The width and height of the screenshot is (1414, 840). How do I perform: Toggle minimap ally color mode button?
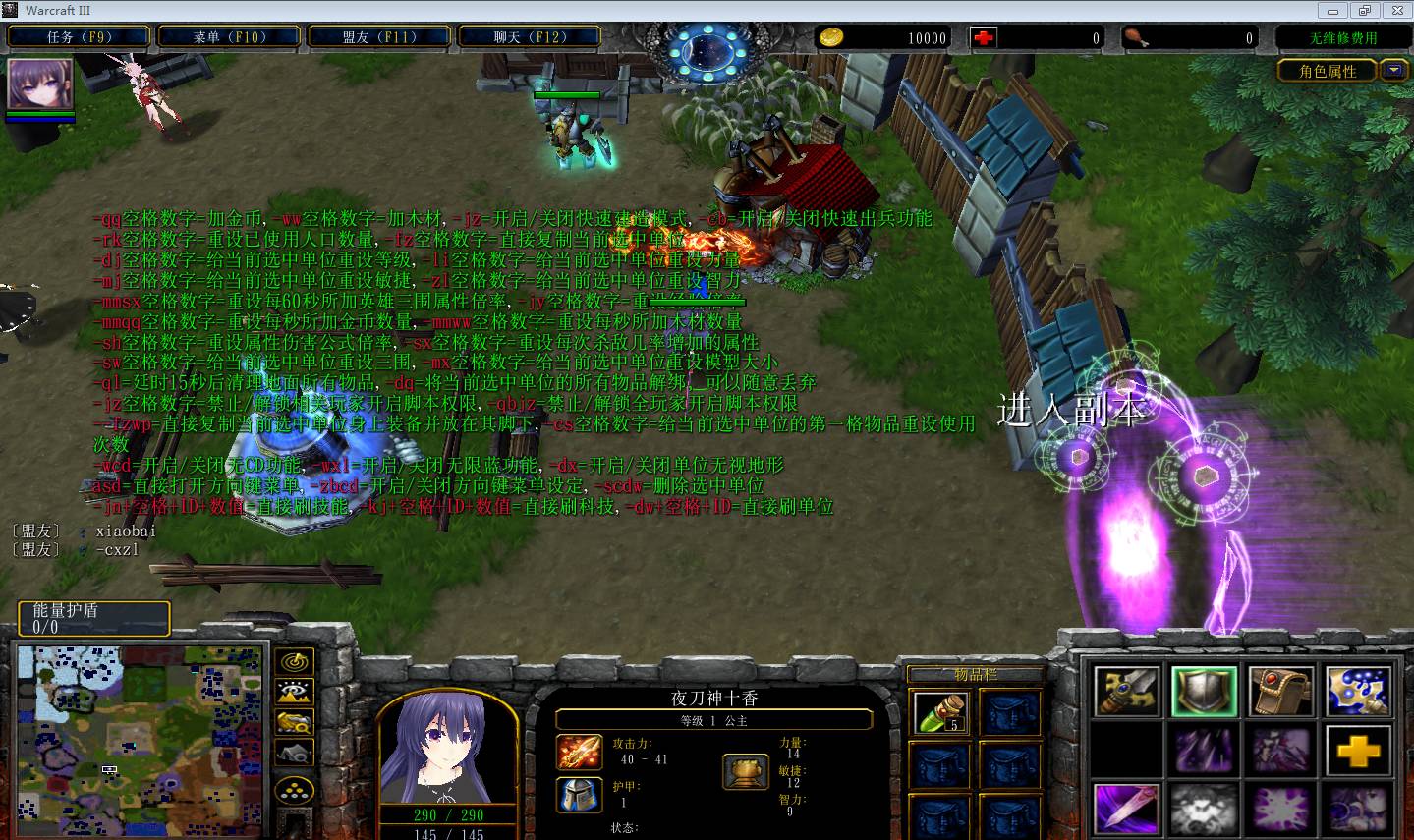pyautogui.click(x=295, y=723)
